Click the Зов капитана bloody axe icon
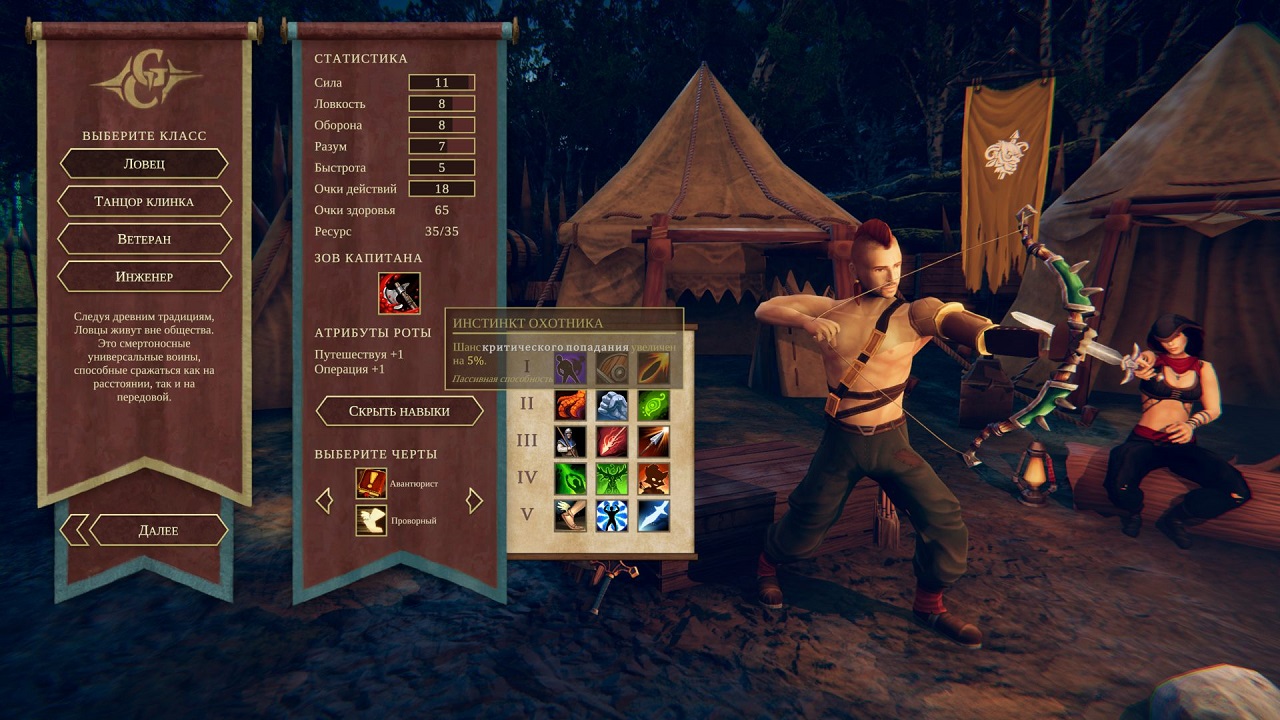Viewport: 1280px width, 720px height. (399, 293)
